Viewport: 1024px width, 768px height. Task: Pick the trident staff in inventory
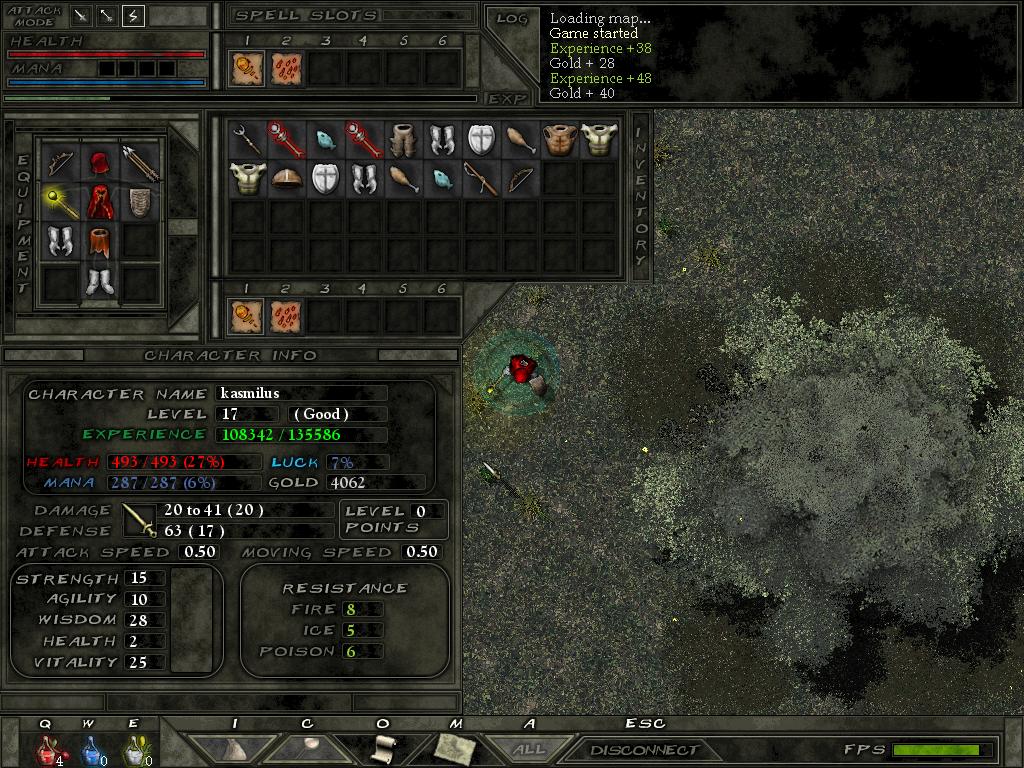click(246, 139)
